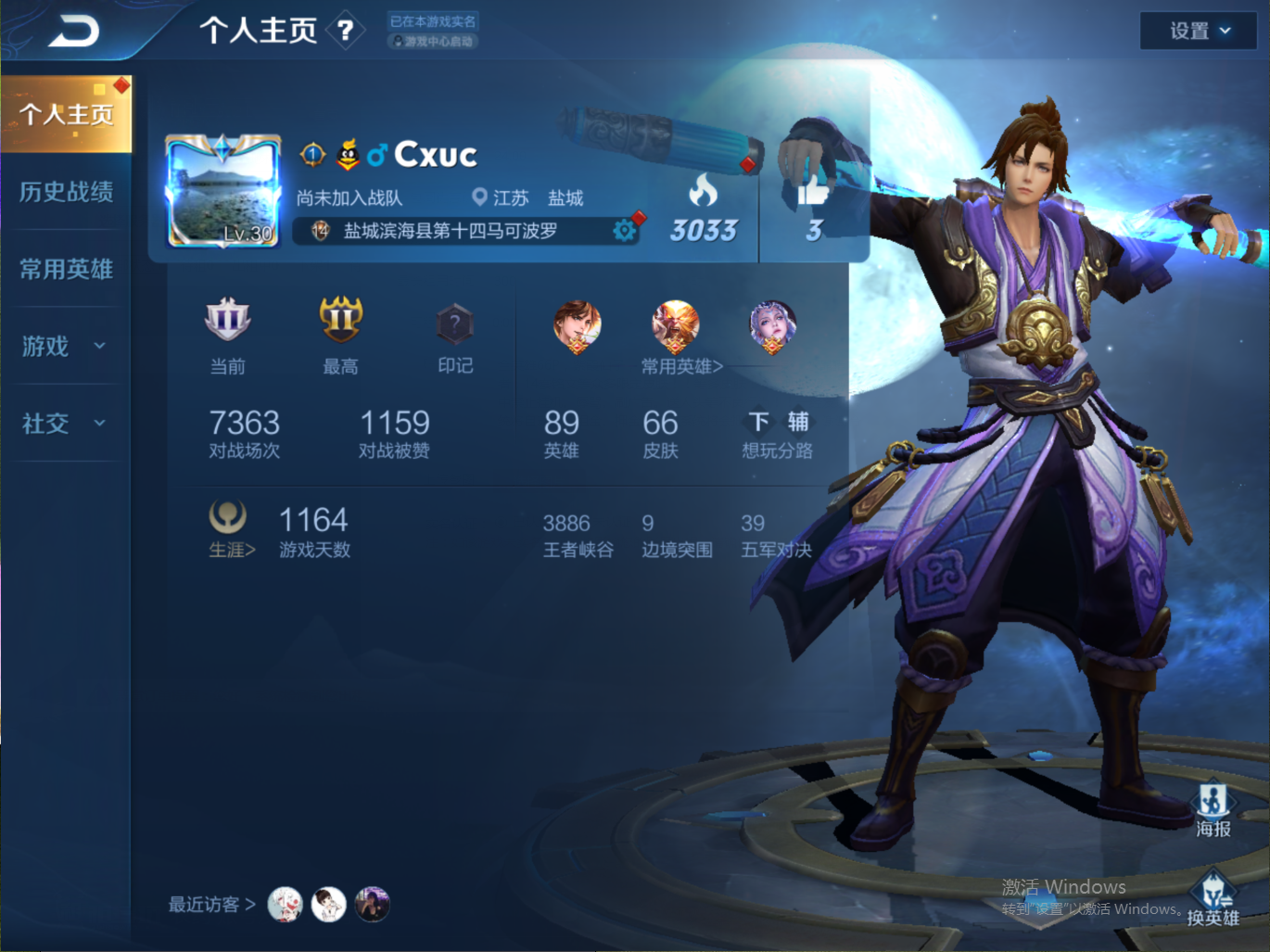Click the 换英雄 button

tap(1213, 899)
